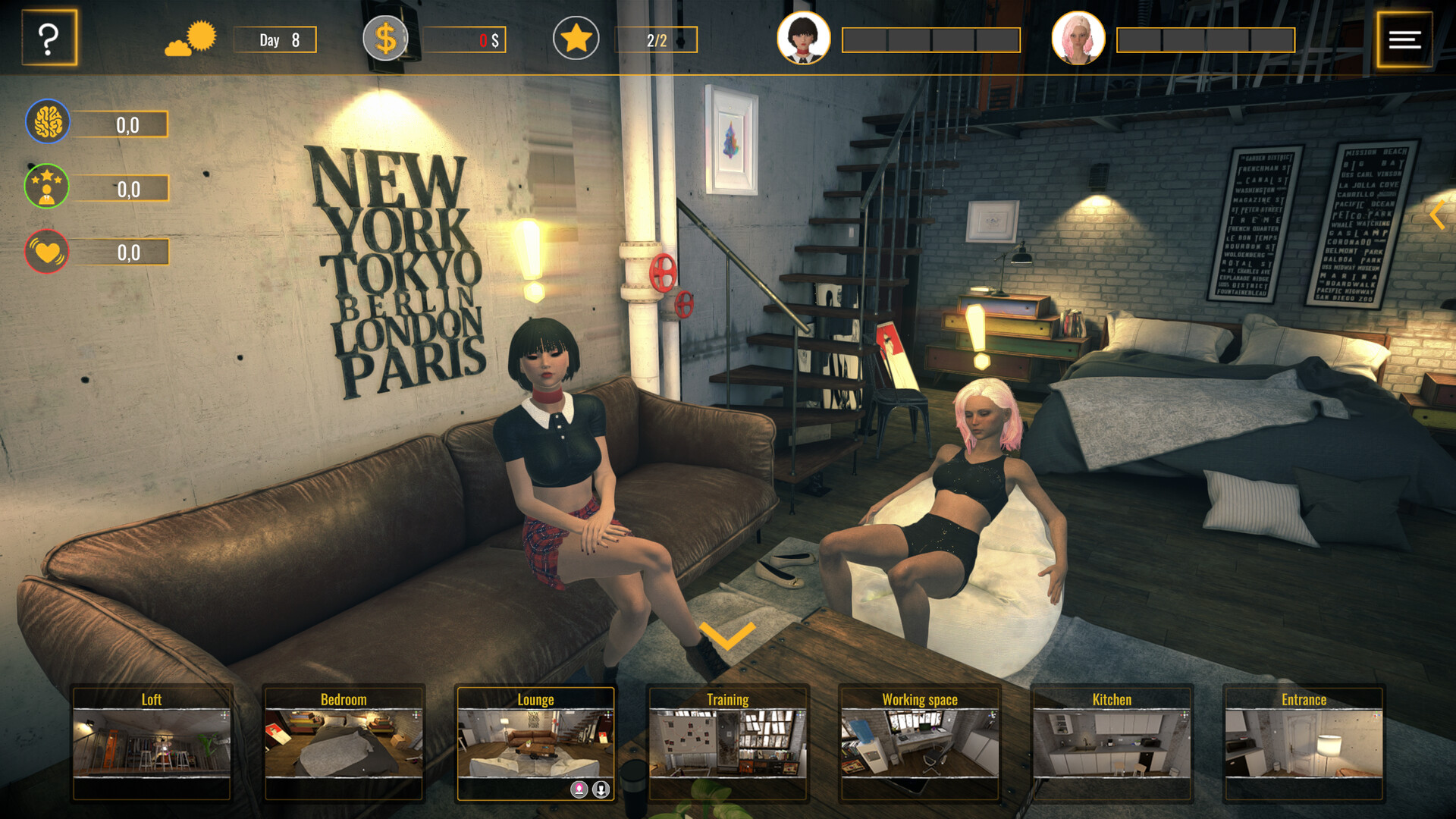Open the question mark help button
Image resolution: width=1456 pixels, height=819 pixels.
[x=49, y=38]
